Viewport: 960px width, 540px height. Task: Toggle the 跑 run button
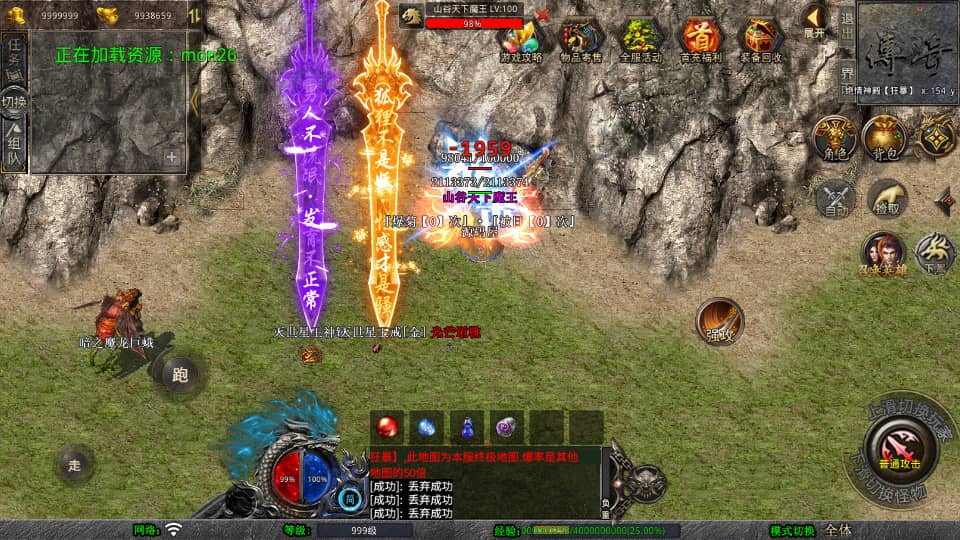(x=180, y=376)
